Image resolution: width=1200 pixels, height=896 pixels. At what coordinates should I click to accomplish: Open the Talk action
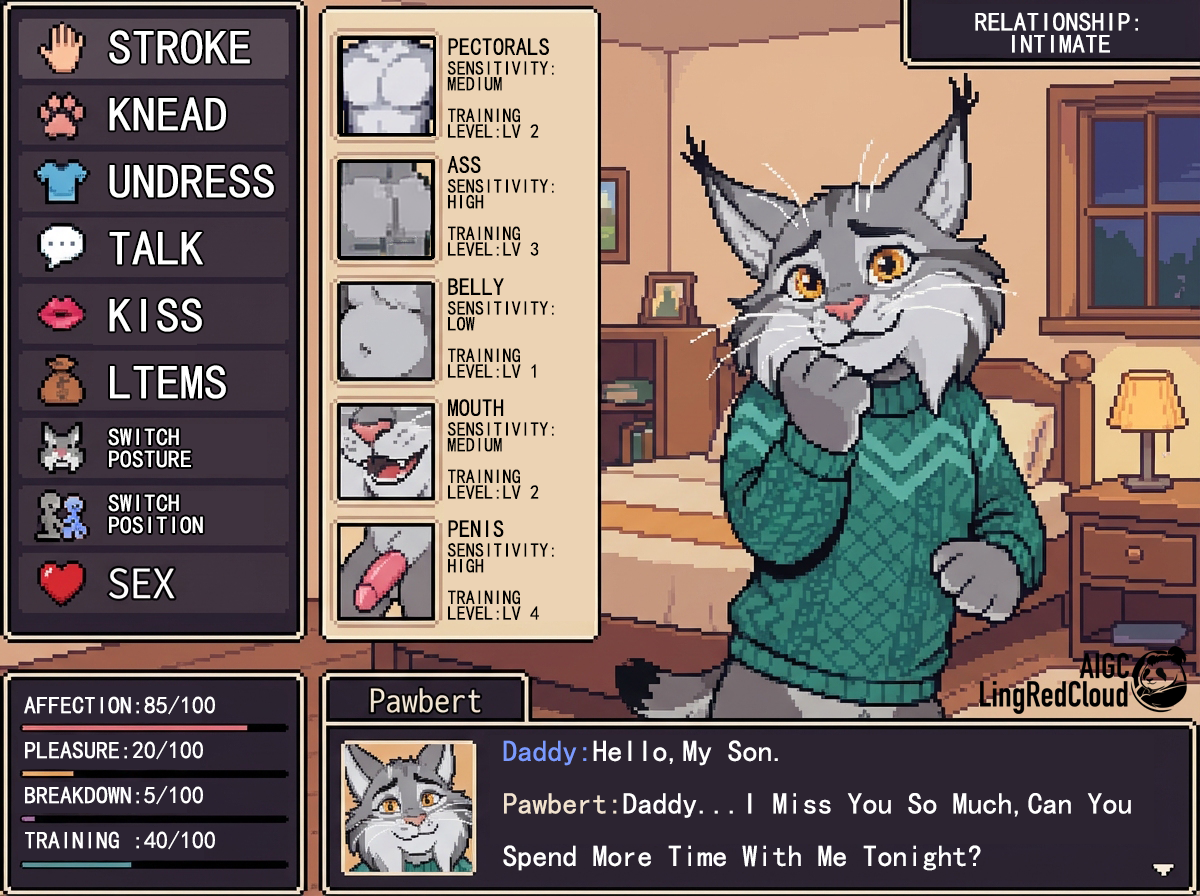click(154, 249)
